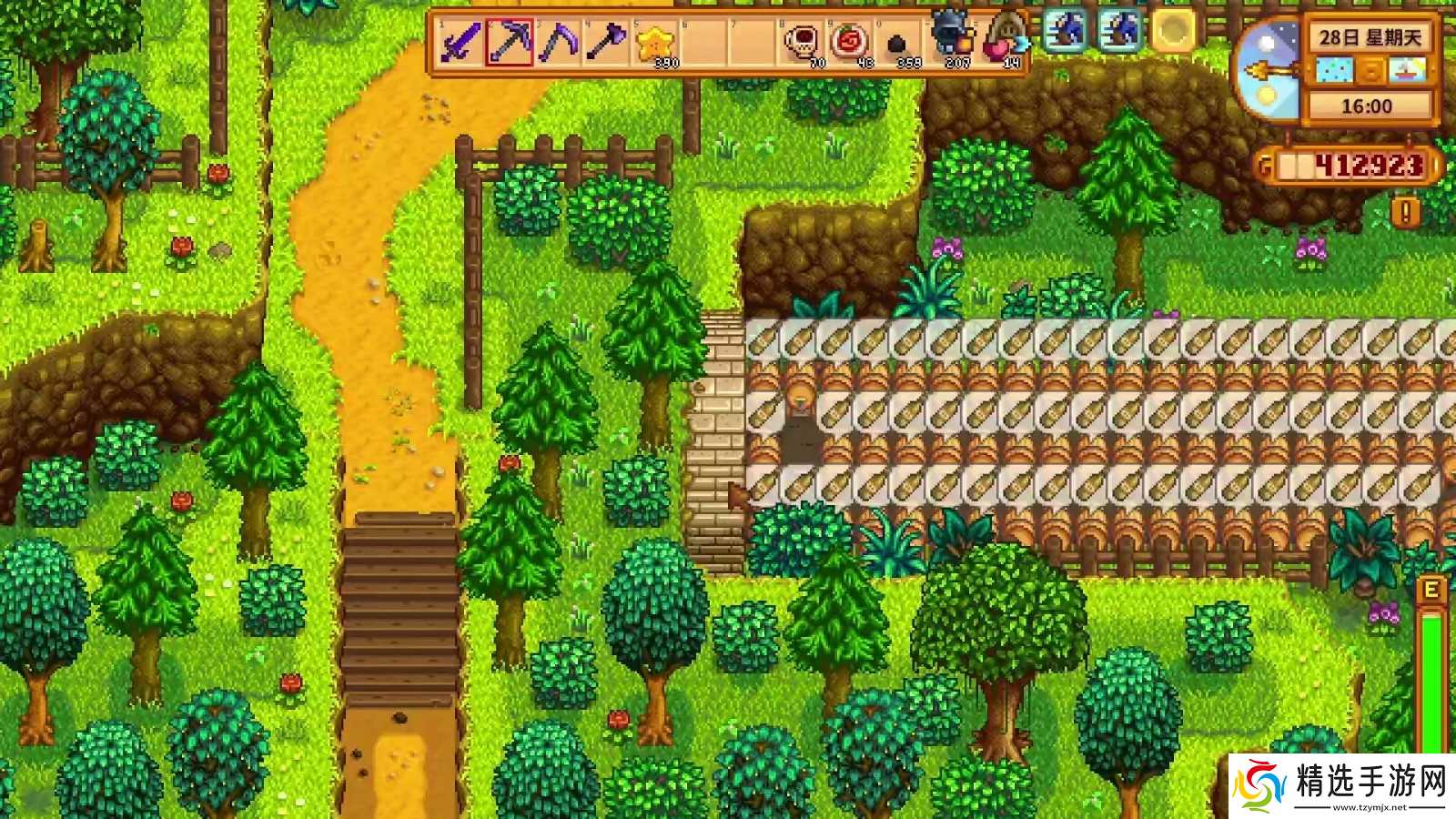This screenshot has height=819, width=1456.
Task: Select the pickaxe in inventory slot 2
Action: click(507, 41)
